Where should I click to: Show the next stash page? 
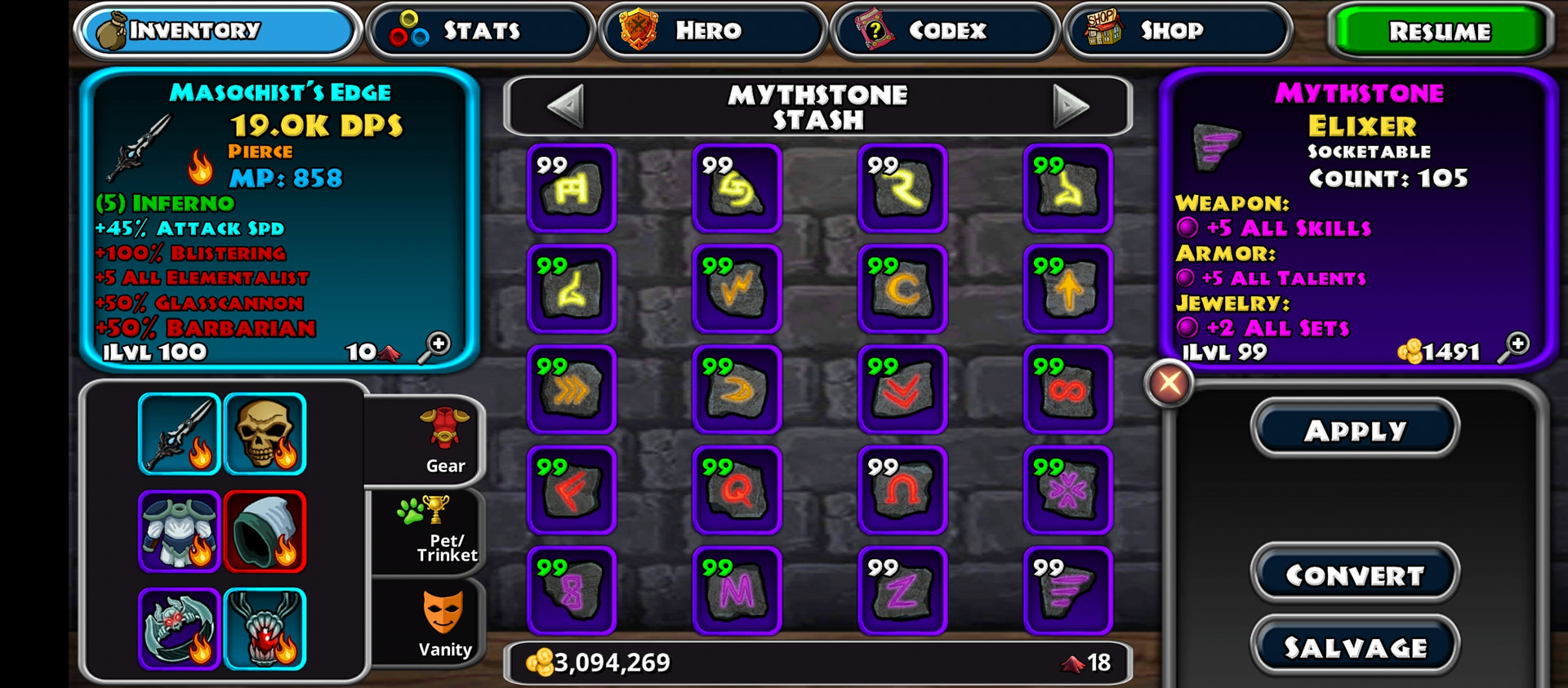[1071, 106]
